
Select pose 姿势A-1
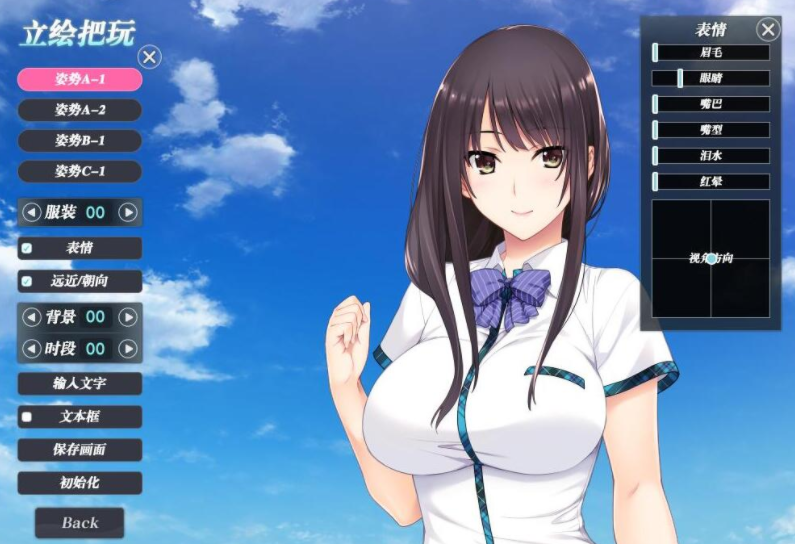80,79
